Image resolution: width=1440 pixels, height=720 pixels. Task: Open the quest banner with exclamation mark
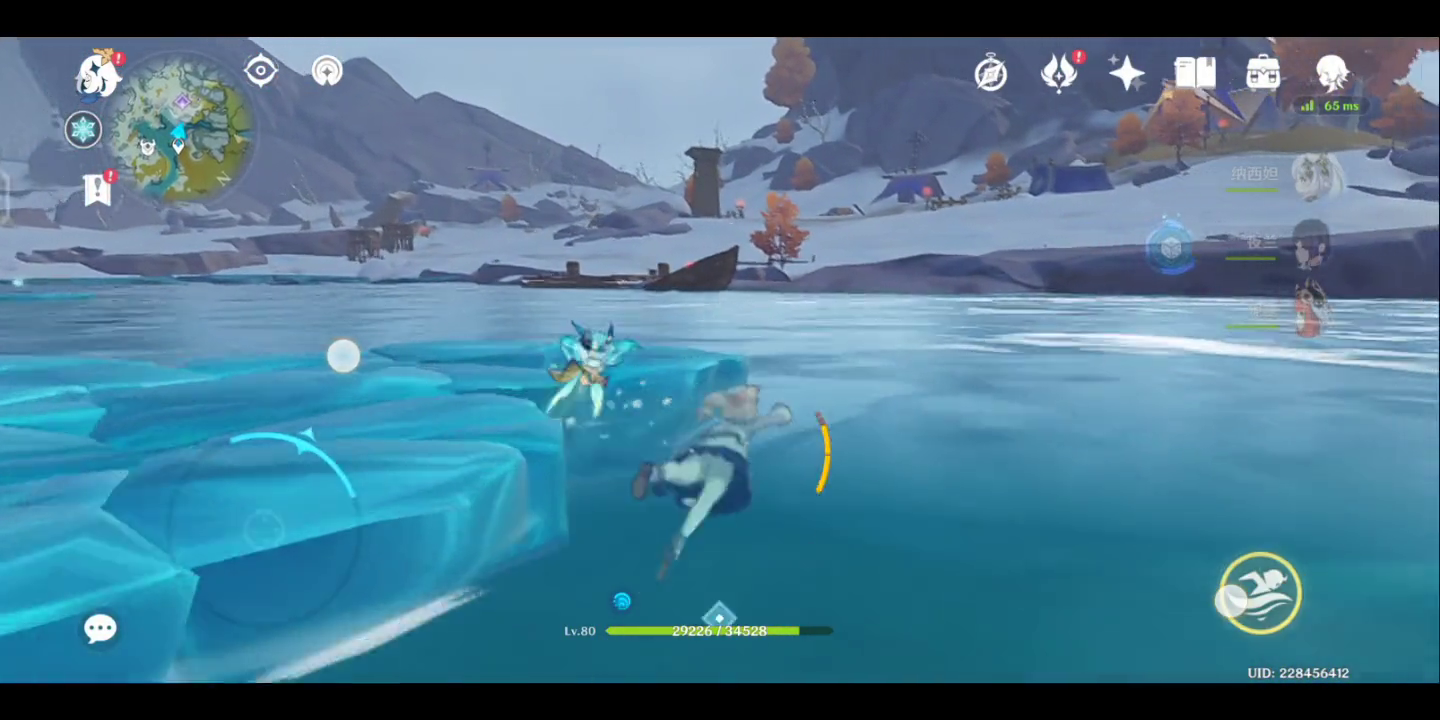tap(98, 188)
